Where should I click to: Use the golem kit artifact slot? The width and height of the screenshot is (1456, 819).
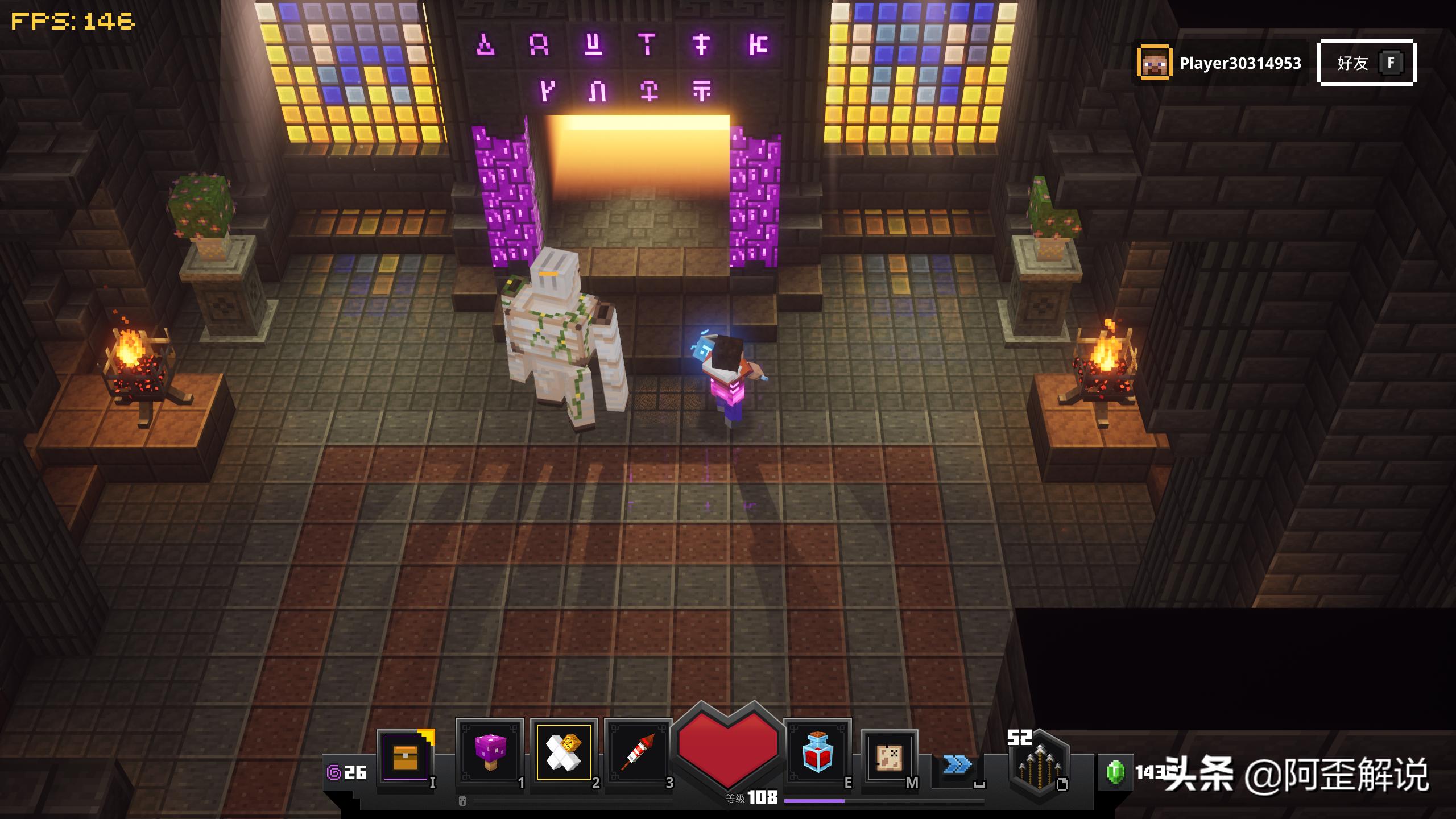tap(564, 752)
